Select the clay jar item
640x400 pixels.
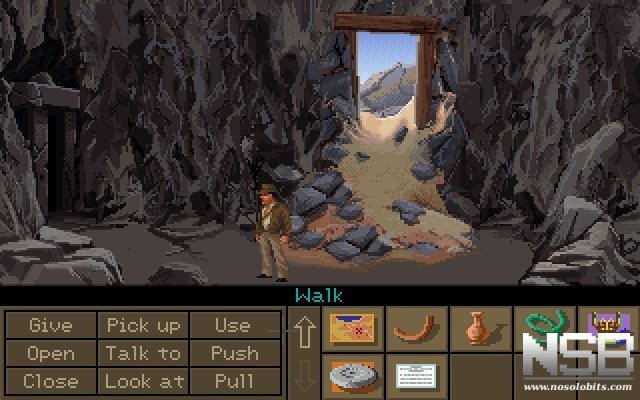477,329
